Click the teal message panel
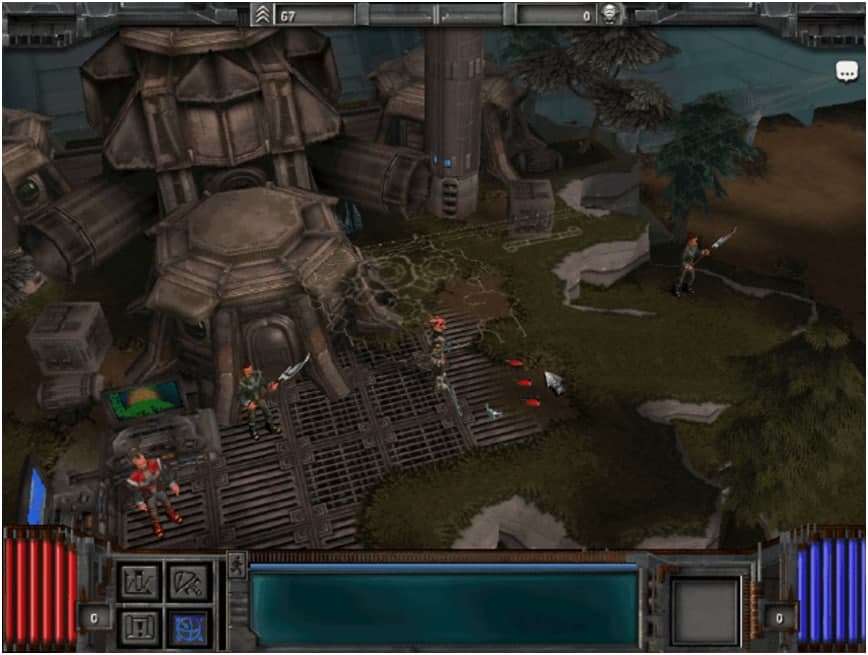 coord(443,609)
